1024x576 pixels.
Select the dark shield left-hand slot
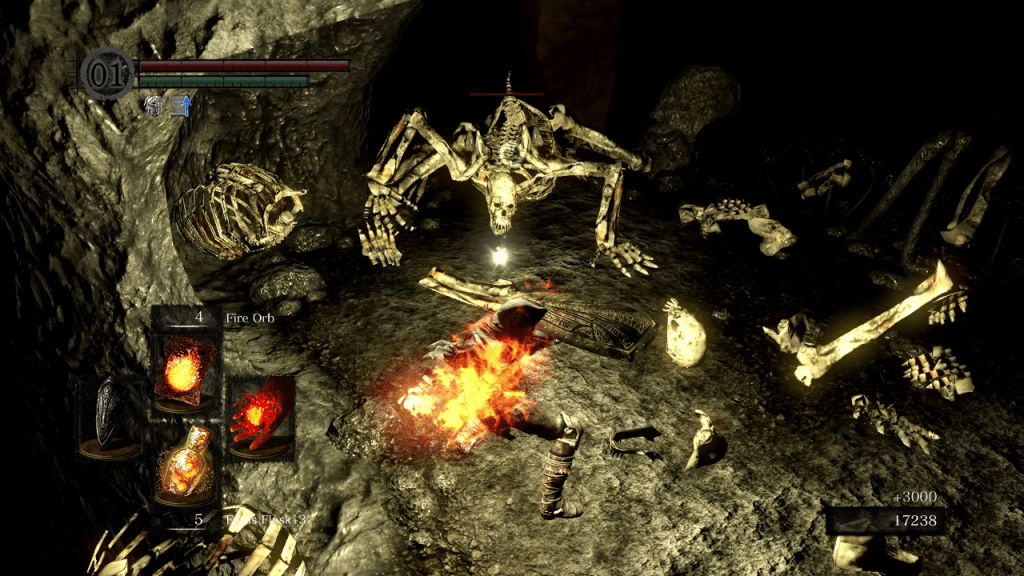click(110, 417)
